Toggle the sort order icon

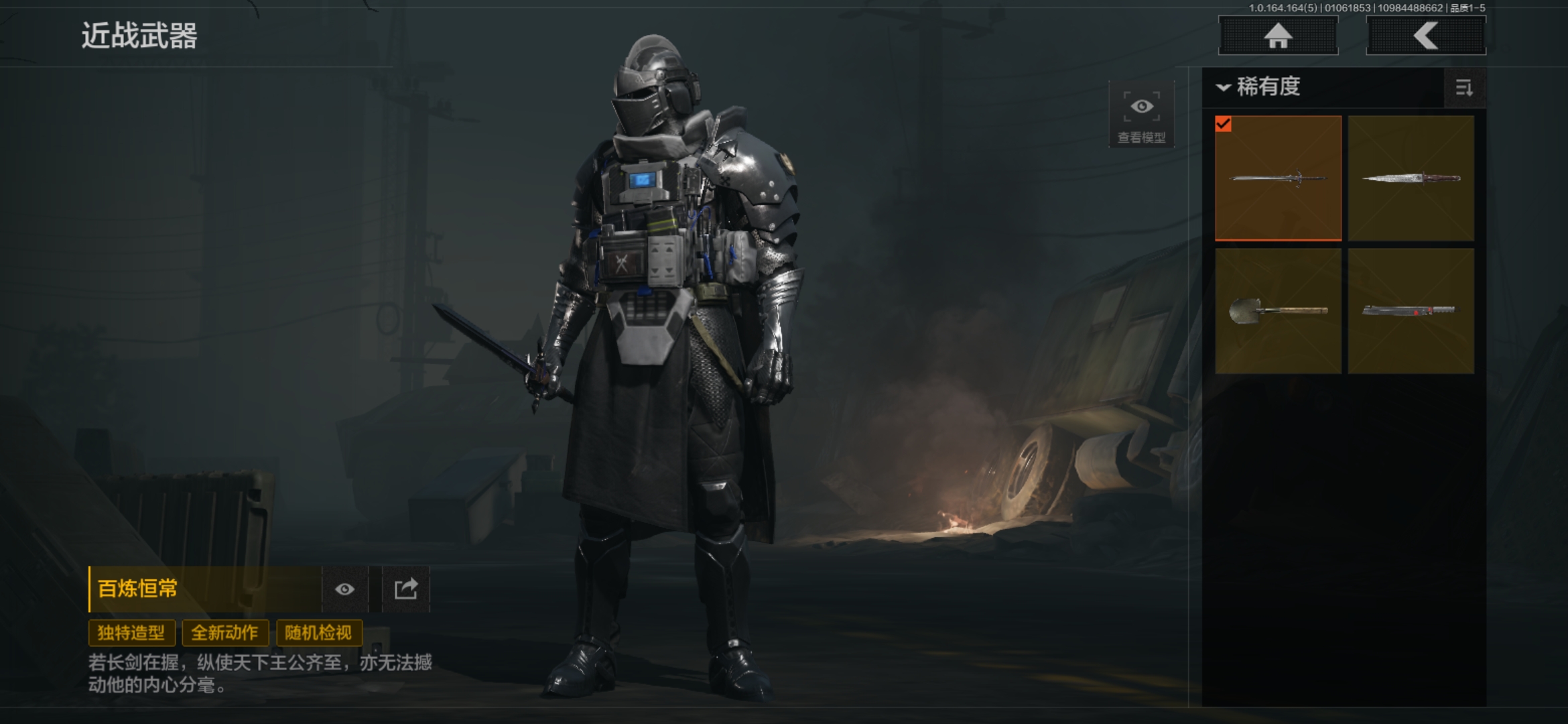pos(1464,88)
